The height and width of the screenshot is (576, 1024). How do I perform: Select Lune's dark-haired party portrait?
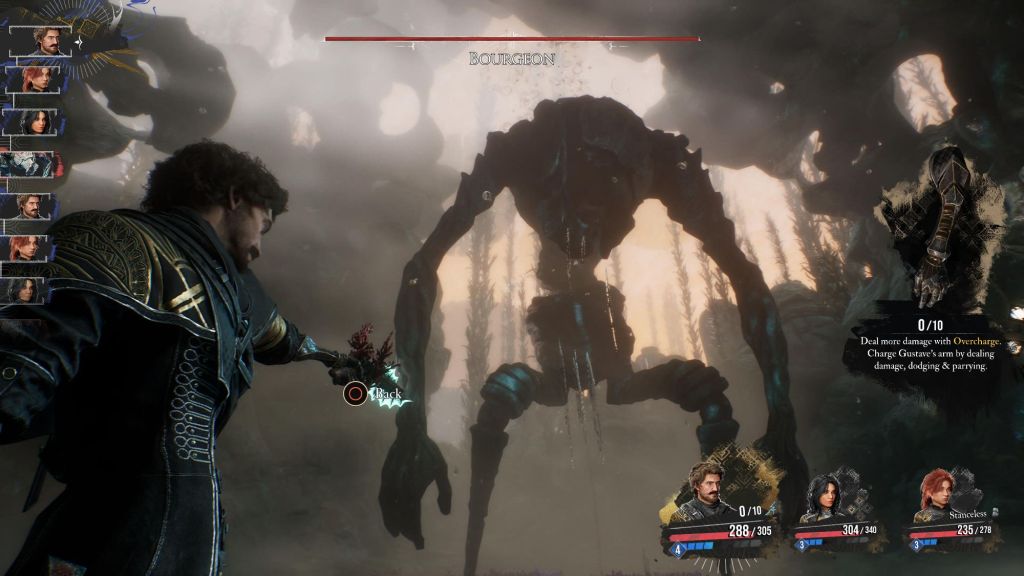pyautogui.click(x=828, y=500)
